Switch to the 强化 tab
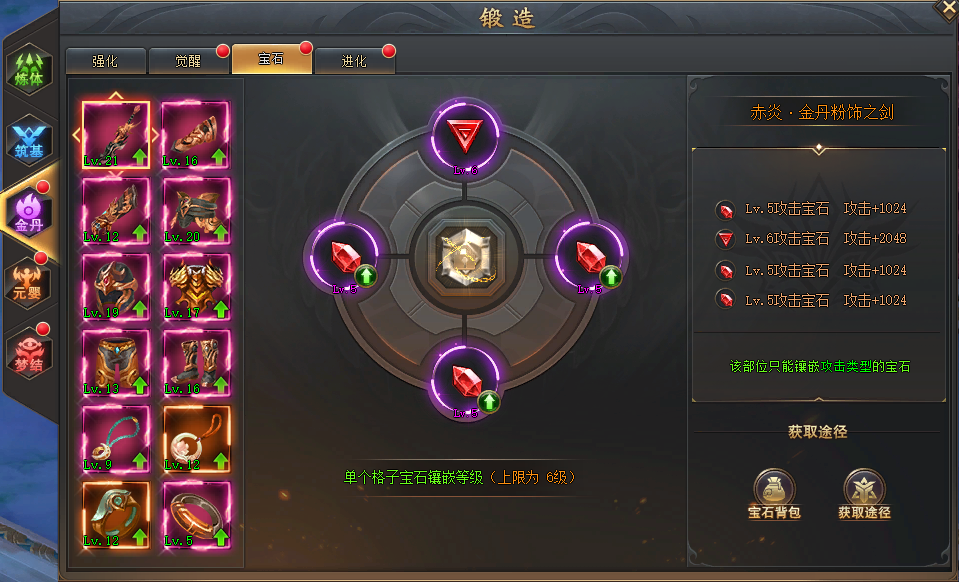Viewport: 959px width, 582px height. [105, 61]
